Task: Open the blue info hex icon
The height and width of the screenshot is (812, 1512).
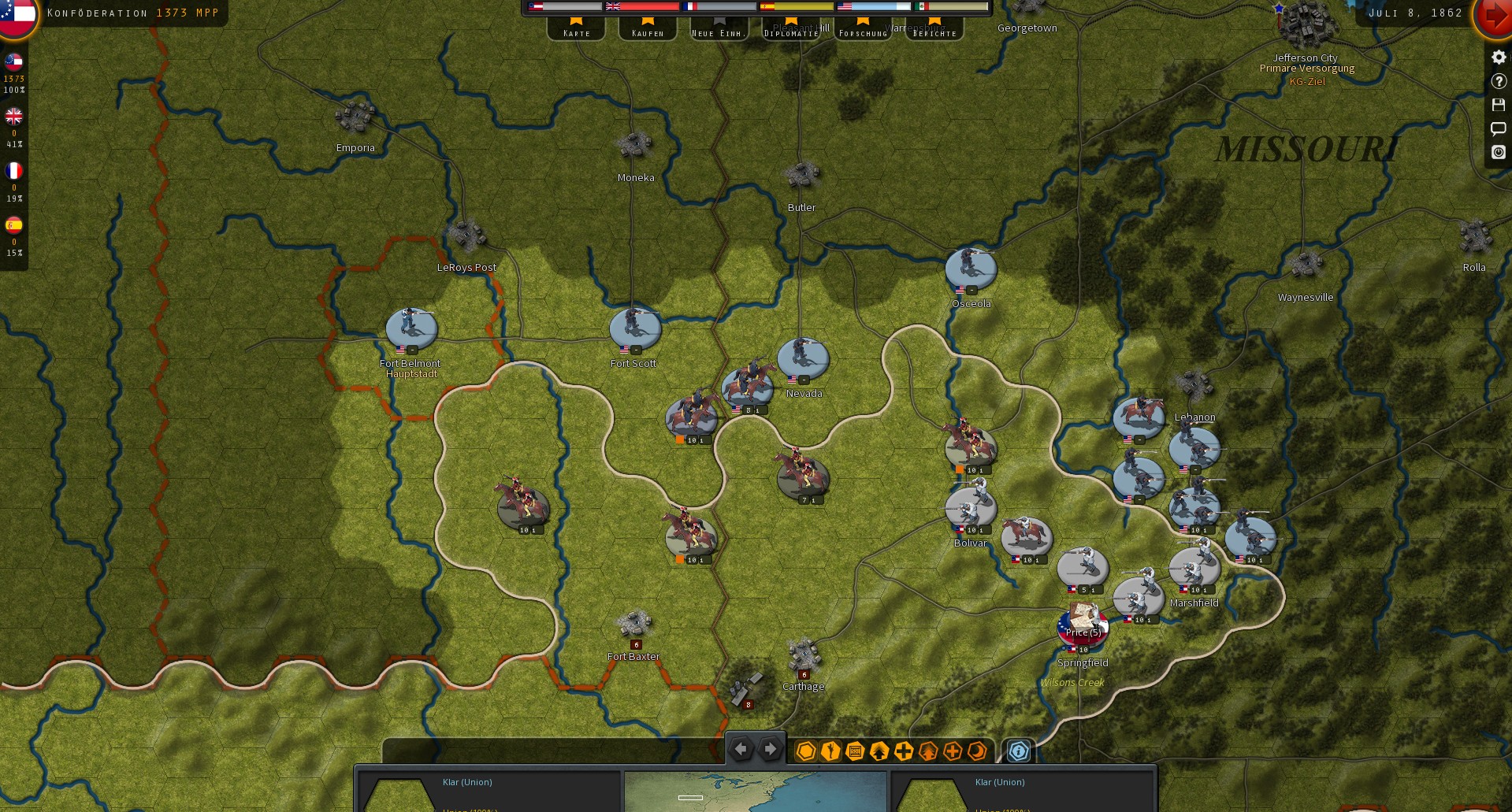Action: (x=1019, y=752)
